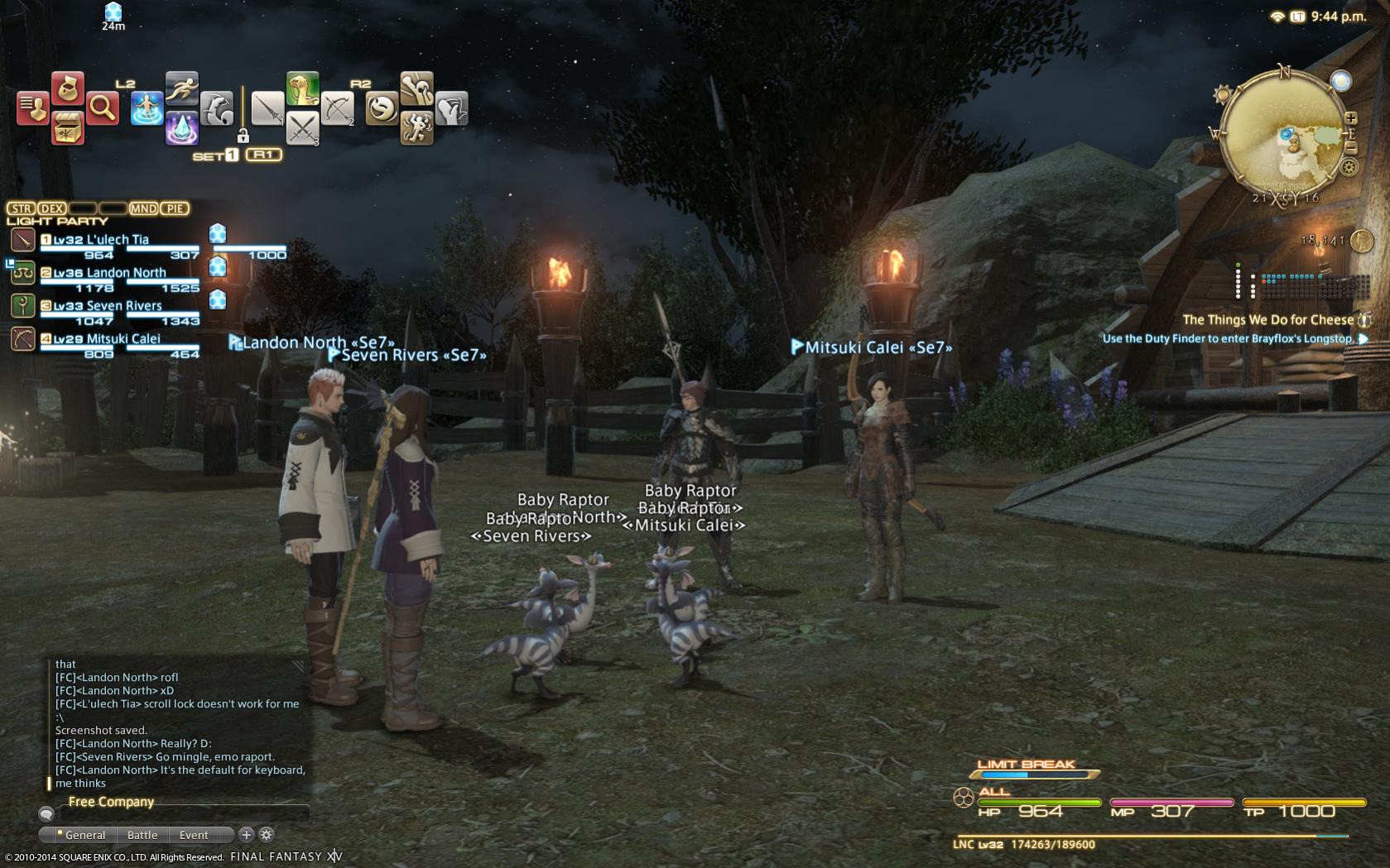Open The Things We Do for Cheese quest
1390x868 pixels.
click(1267, 319)
